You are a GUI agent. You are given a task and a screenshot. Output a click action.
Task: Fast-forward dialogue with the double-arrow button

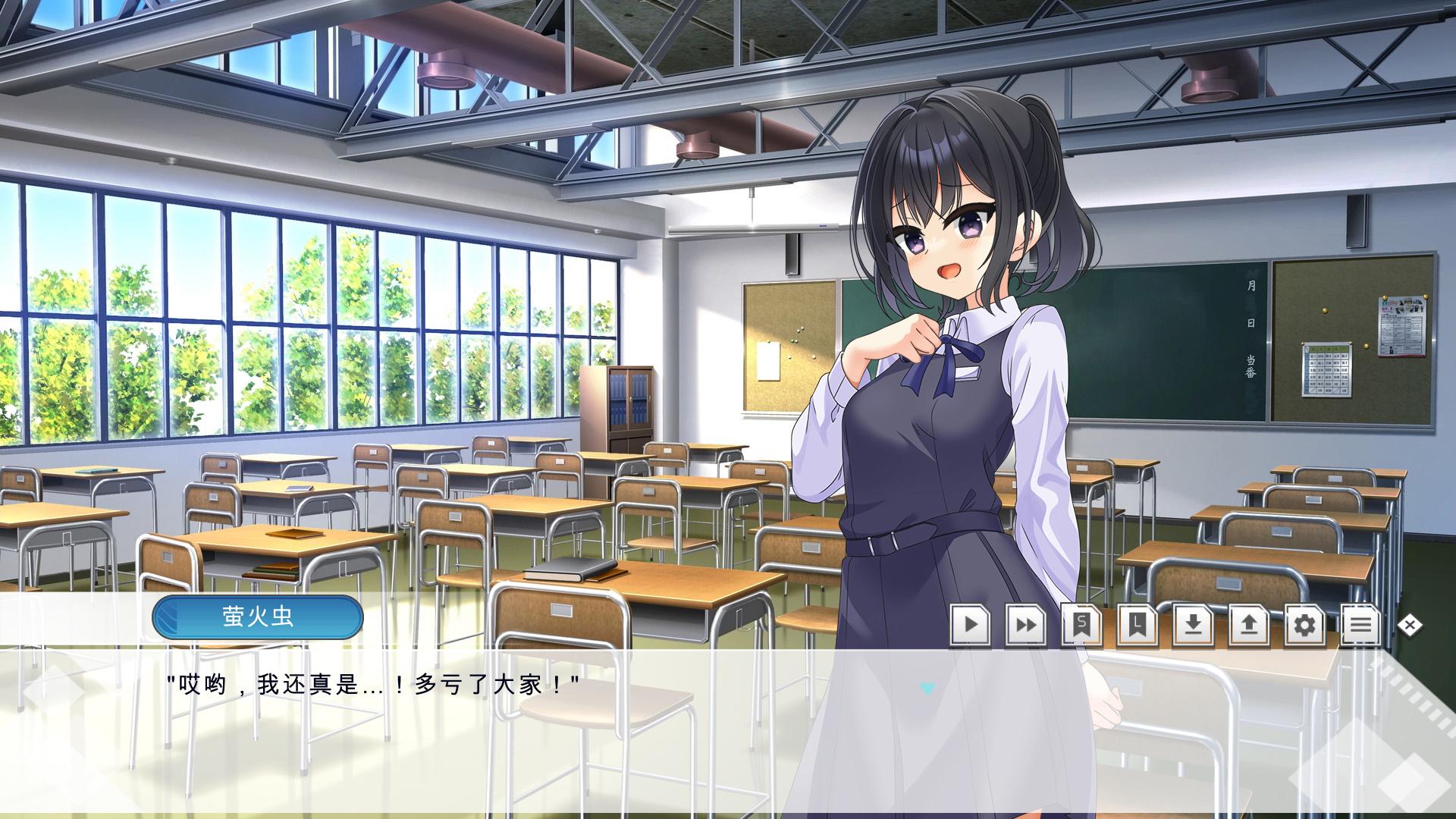click(x=1026, y=625)
